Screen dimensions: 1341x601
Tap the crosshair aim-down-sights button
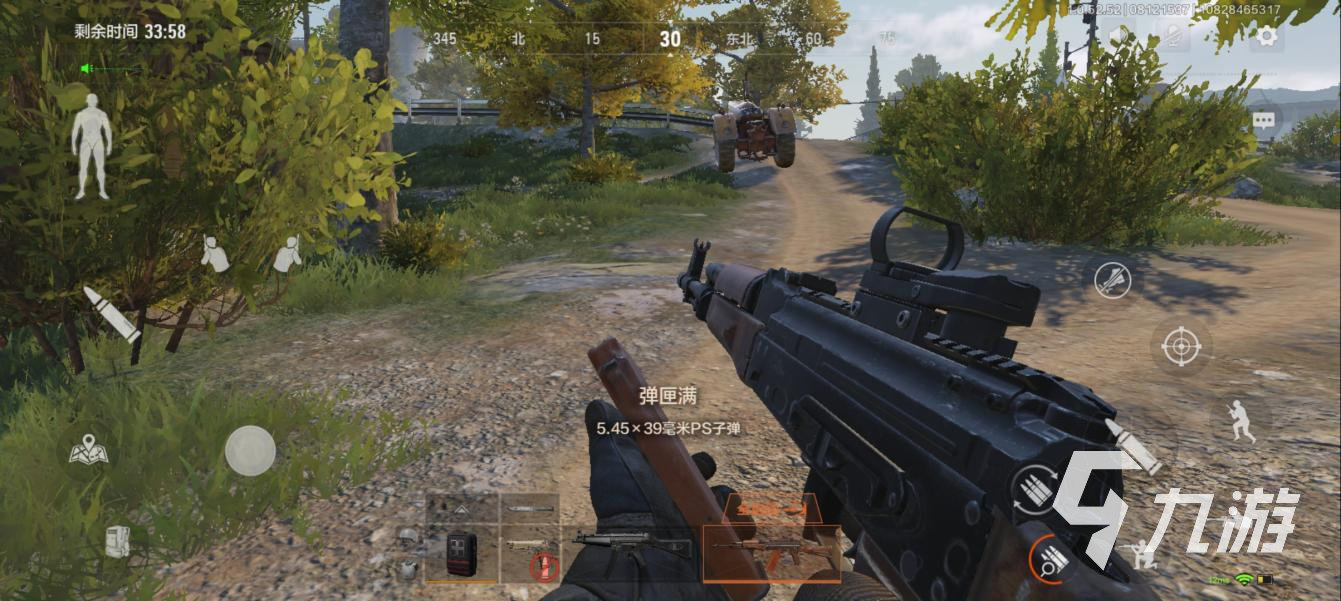[1180, 347]
